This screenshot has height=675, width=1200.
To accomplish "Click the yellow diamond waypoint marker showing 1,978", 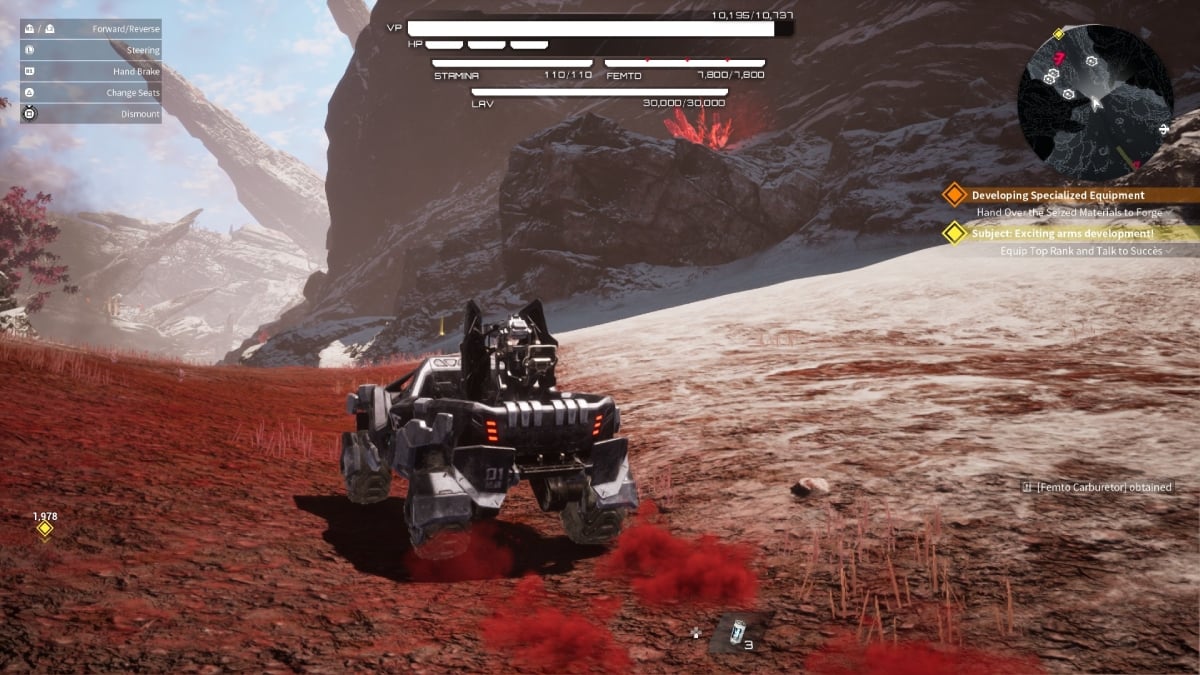I will click(x=44, y=529).
